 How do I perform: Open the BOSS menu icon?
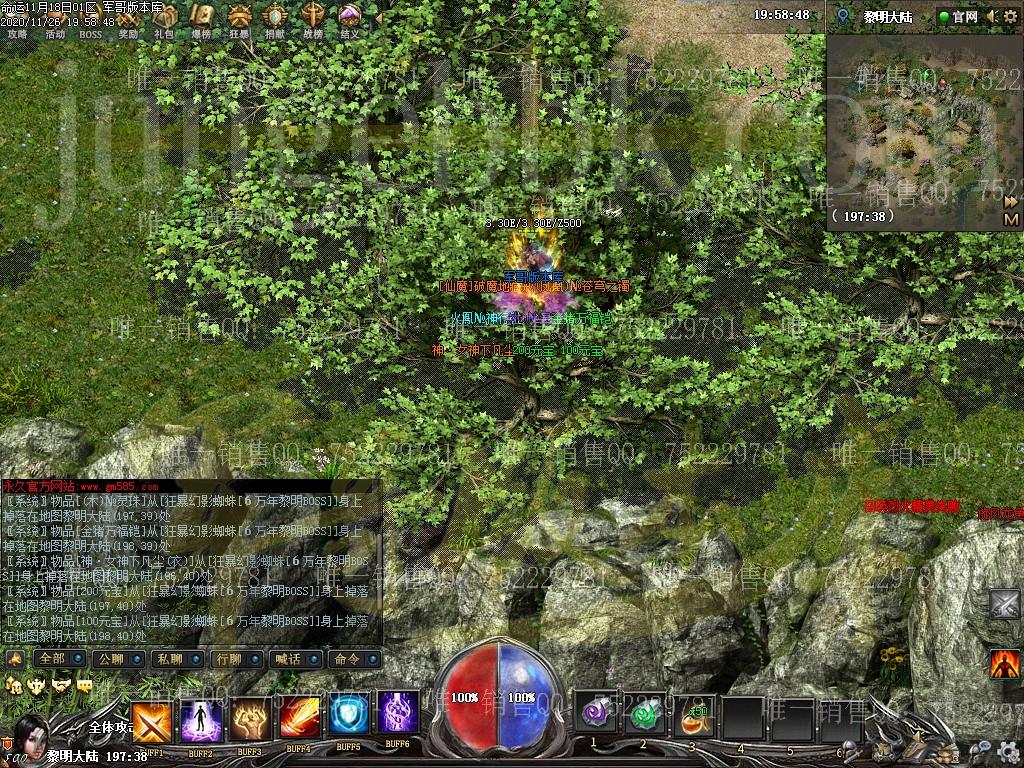pyautogui.click(x=91, y=18)
